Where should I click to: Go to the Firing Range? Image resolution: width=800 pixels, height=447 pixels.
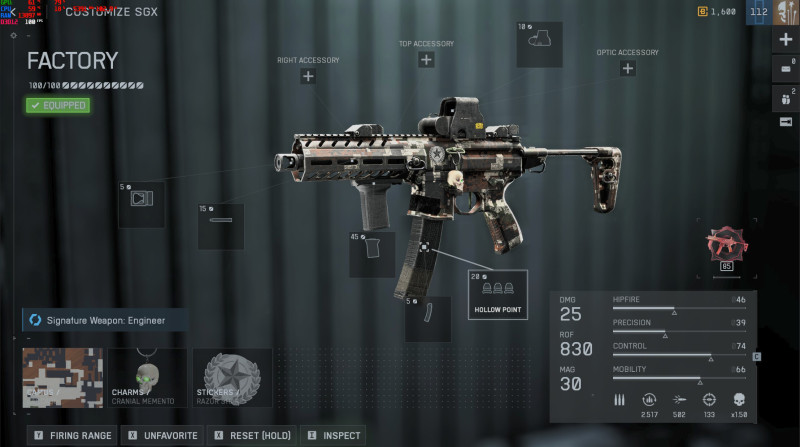pos(72,436)
